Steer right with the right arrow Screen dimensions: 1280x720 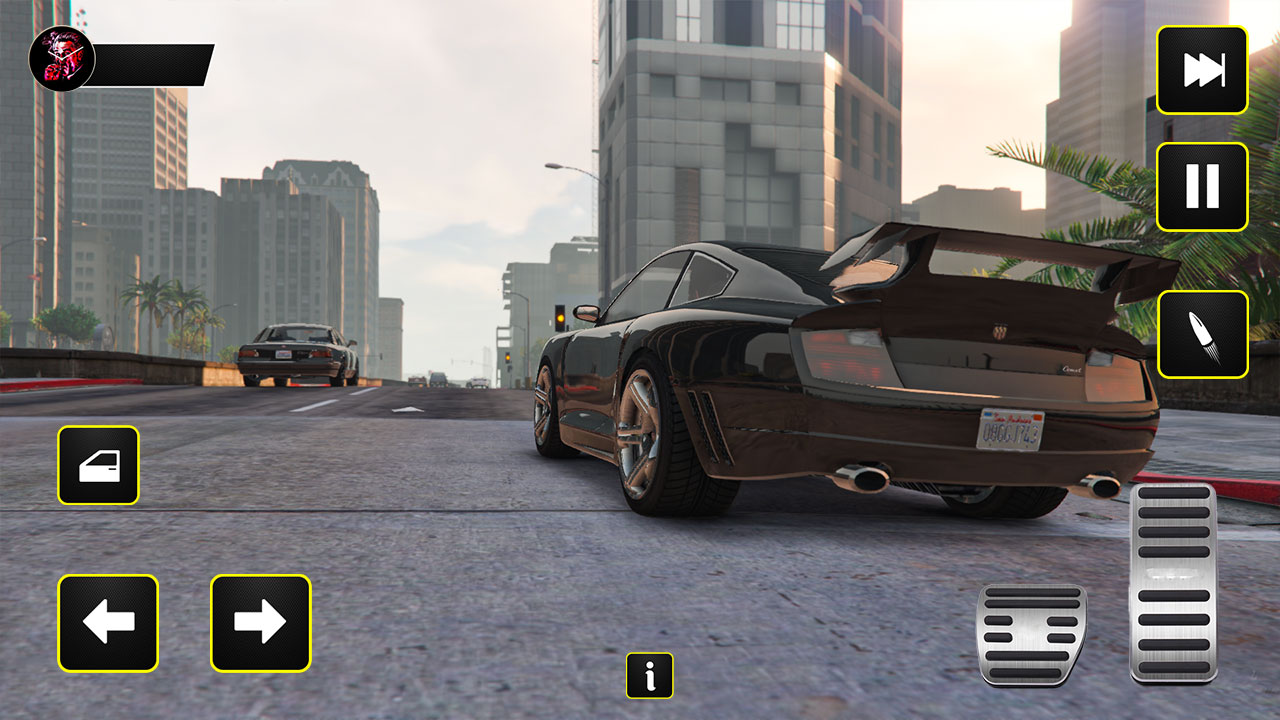pyautogui.click(x=260, y=623)
